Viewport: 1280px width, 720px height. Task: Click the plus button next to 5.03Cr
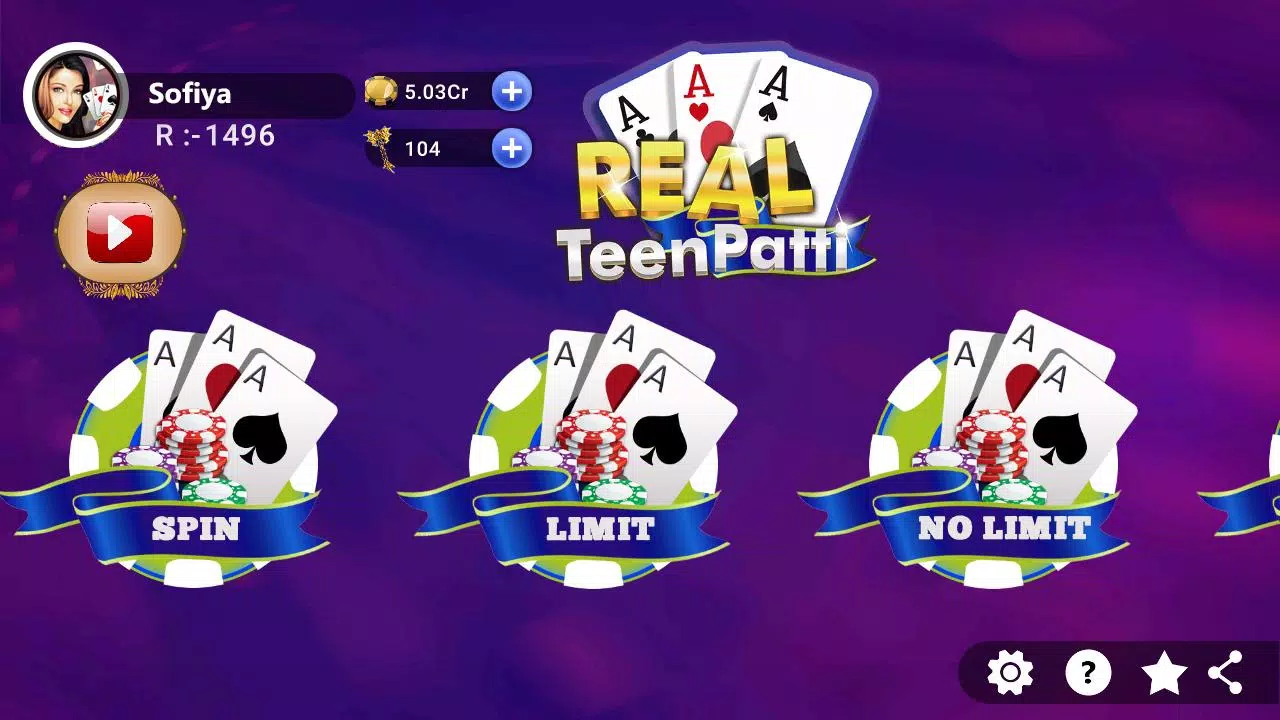click(x=511, y=91)
